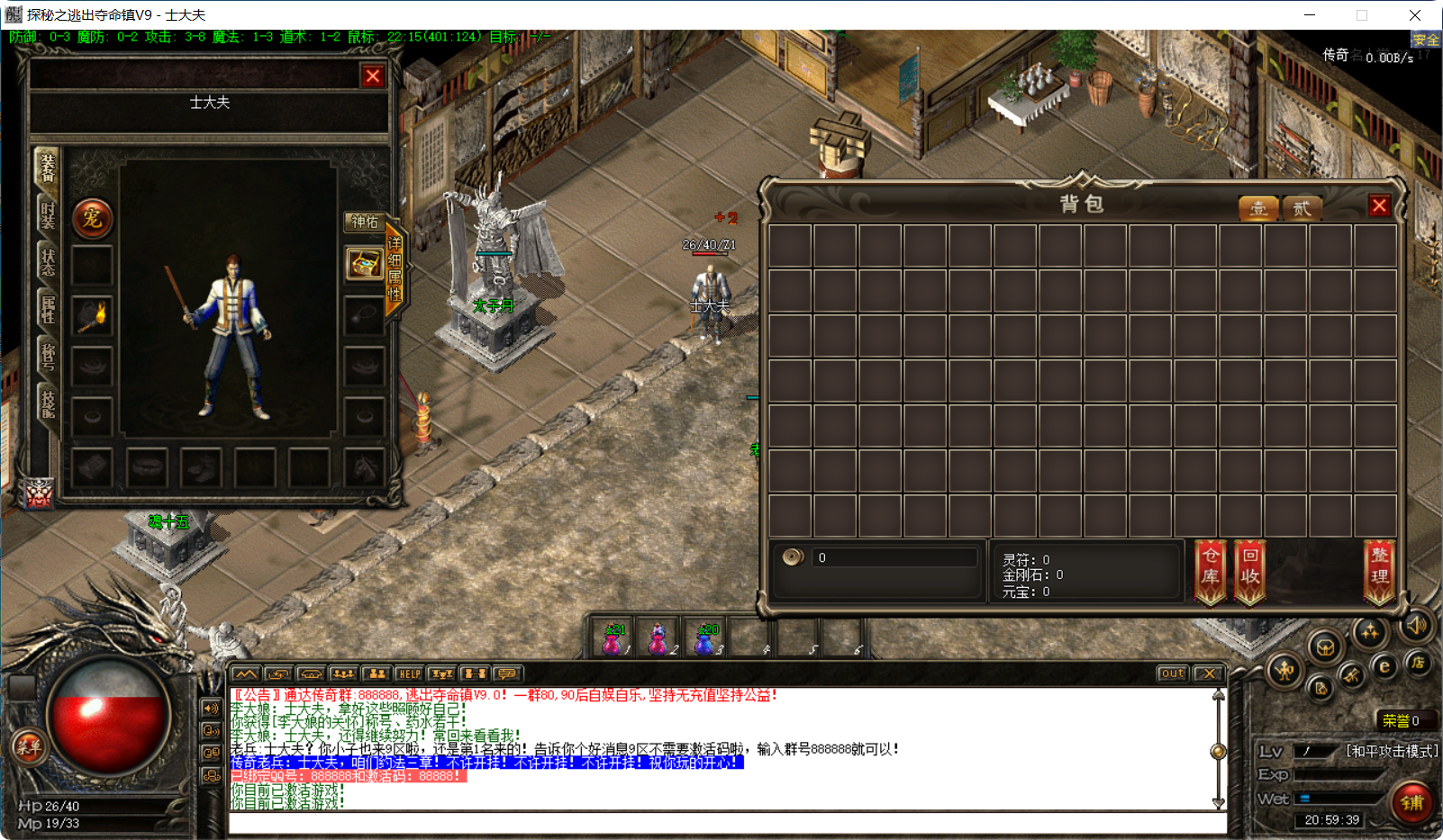Open the shop via the 店 icon
This screenshot has width=1443, height=840.
[1420, 663]
